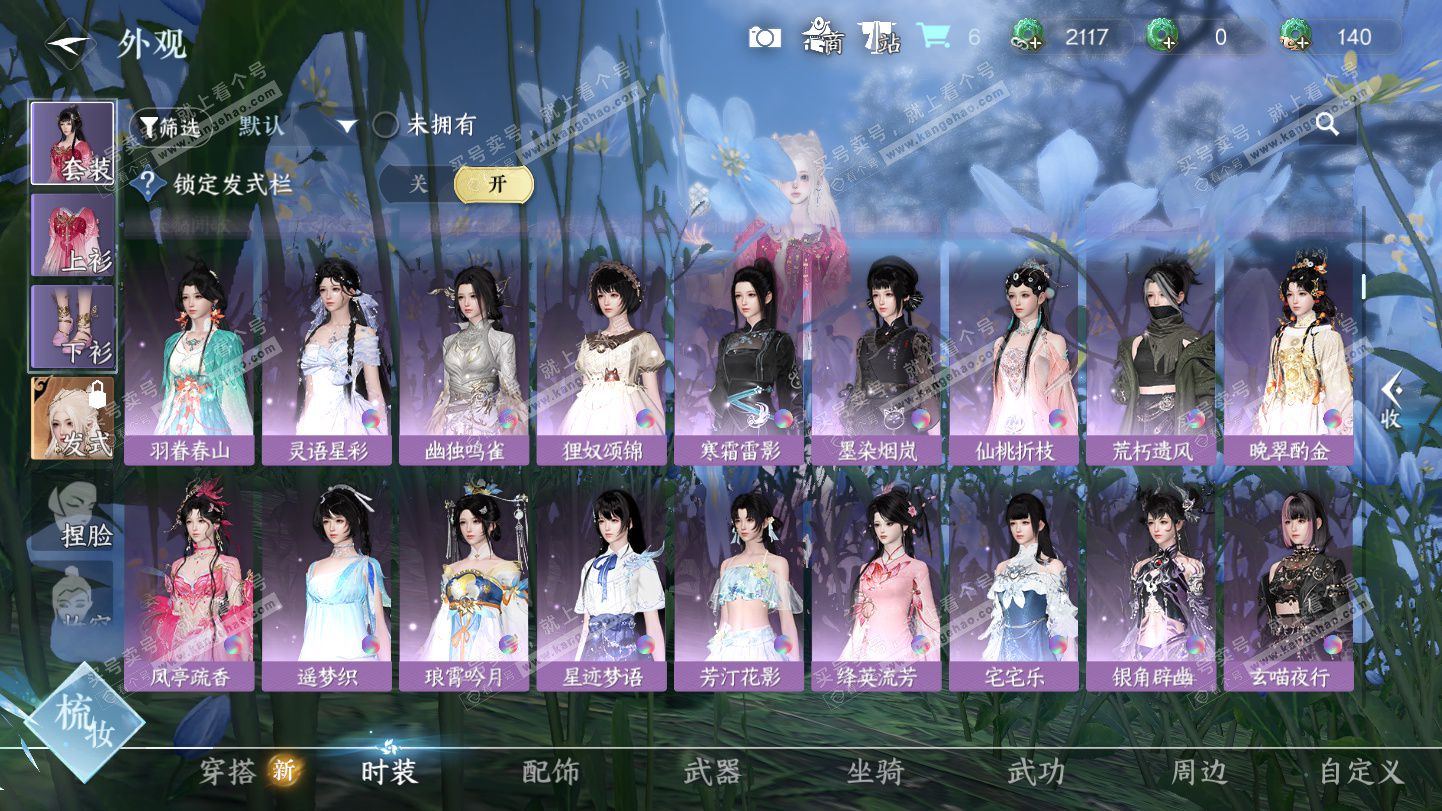This screenshot has height=811, width=1442.
Task: Choose the 寒霜雷影 outfit
Action: (738, 360)
